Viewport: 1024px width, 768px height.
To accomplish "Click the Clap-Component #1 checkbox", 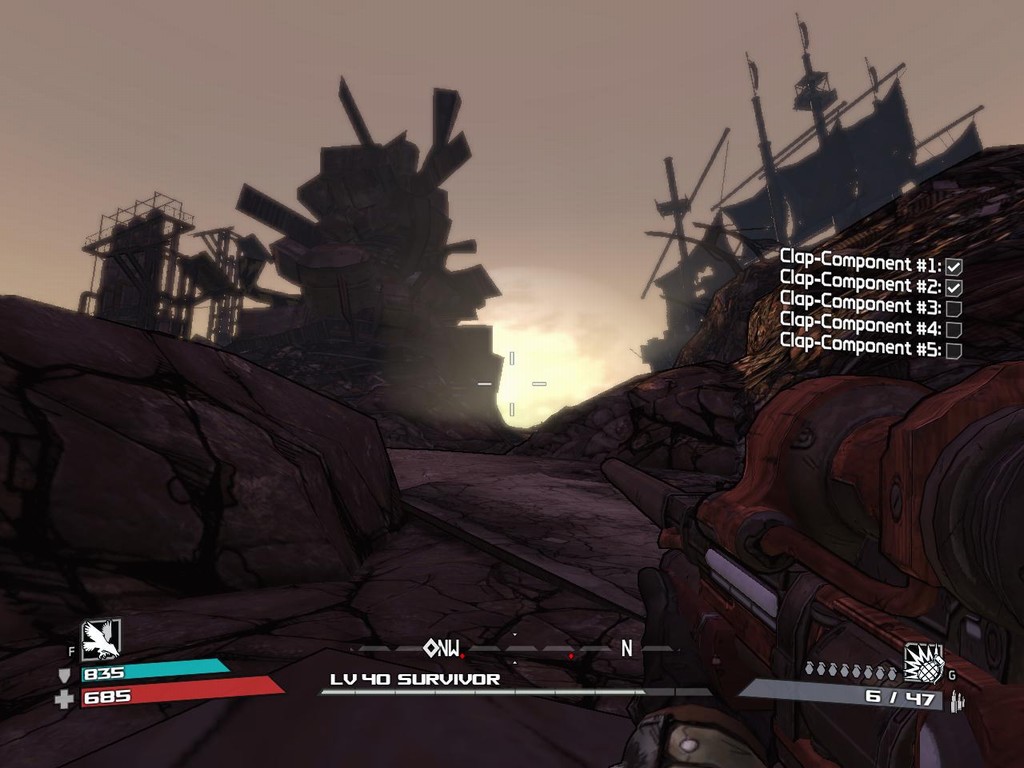I will tap(954, 266).
